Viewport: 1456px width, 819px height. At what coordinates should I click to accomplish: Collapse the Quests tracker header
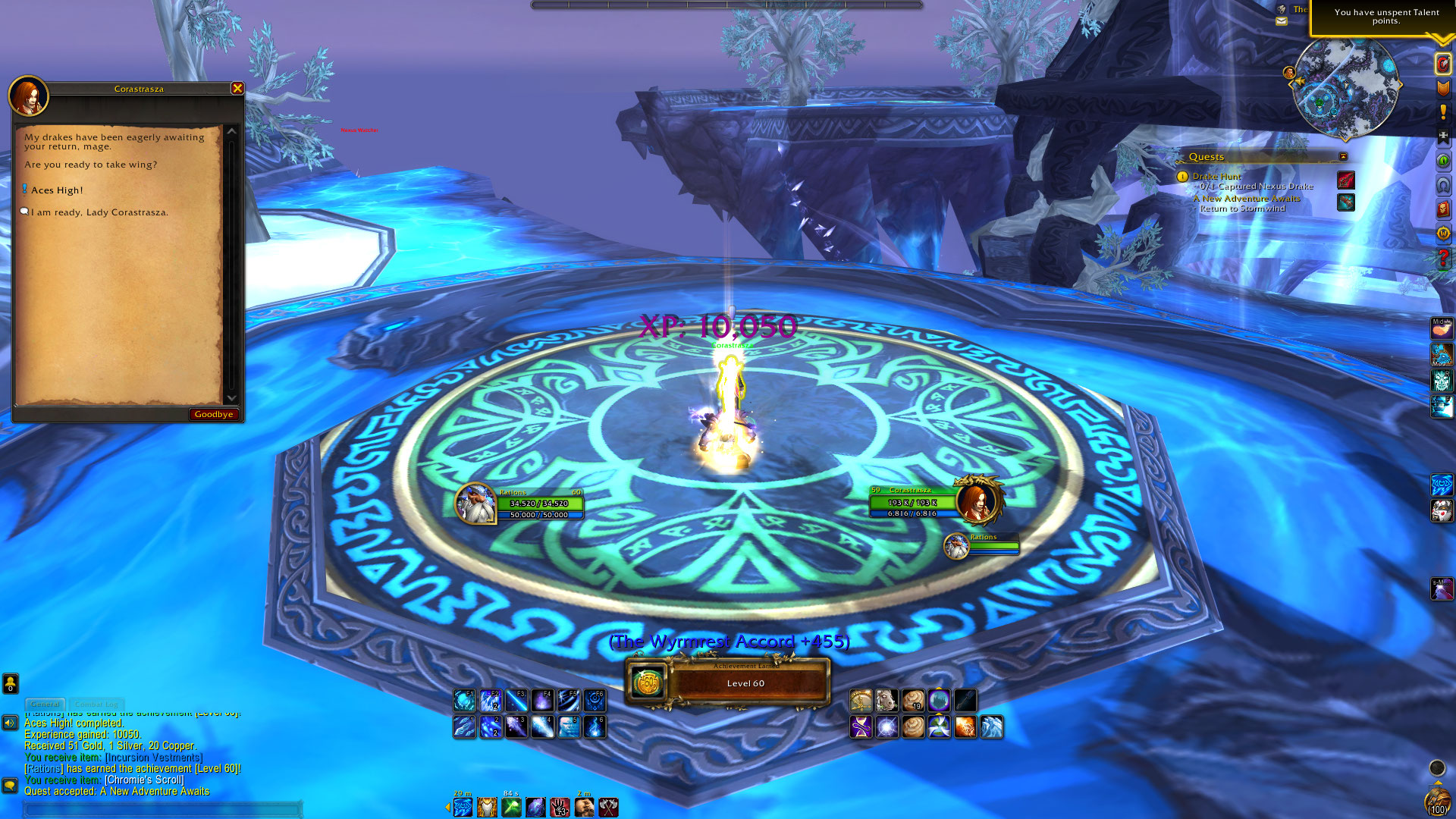[x=1343, y=157]
